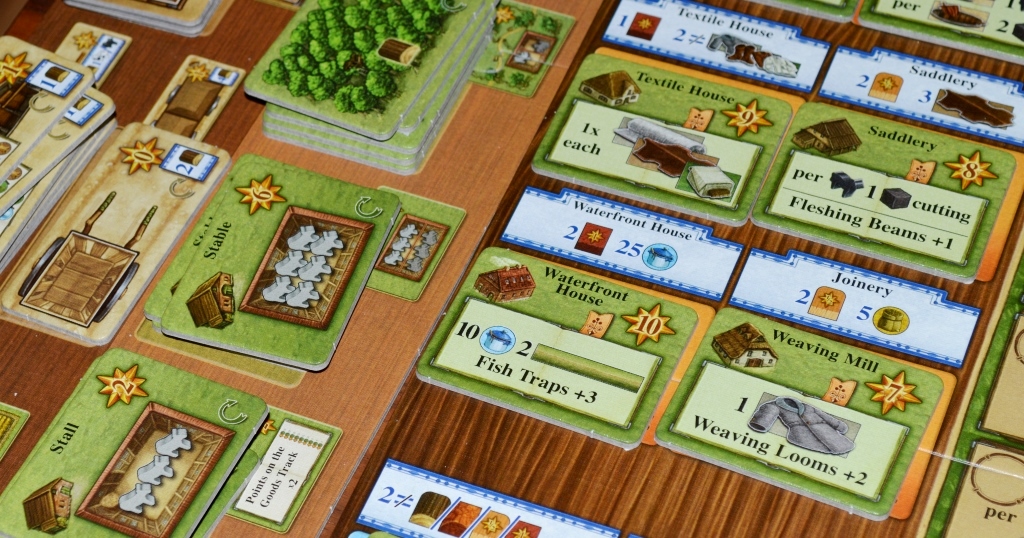Take the top forest tile from the stack
Screen dimensions: 1024x538
362,60
